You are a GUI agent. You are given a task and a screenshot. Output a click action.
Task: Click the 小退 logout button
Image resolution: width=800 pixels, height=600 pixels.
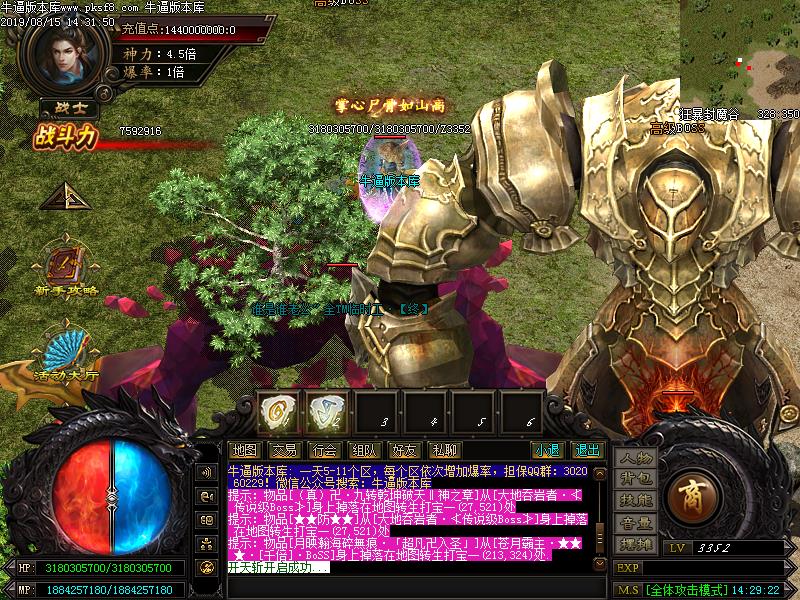tap(547, 450)
